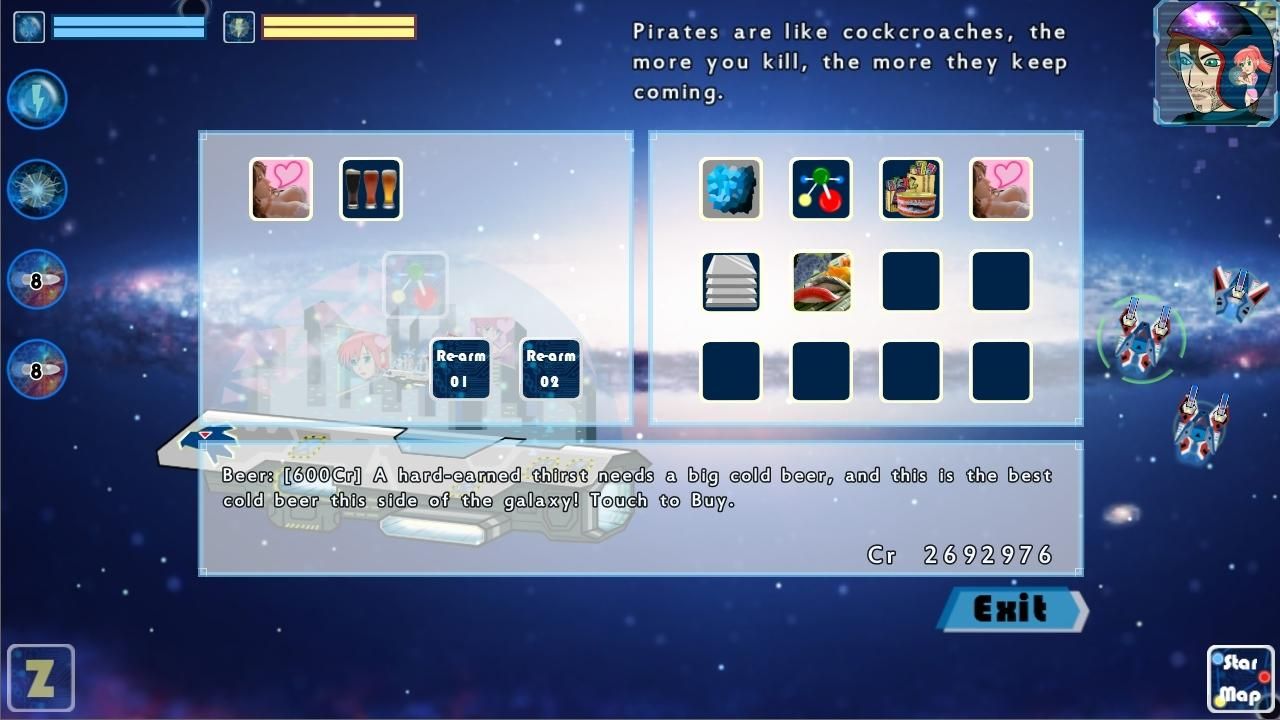
Task: Select the cake item in the shop panel
Action: pos(910,189)
